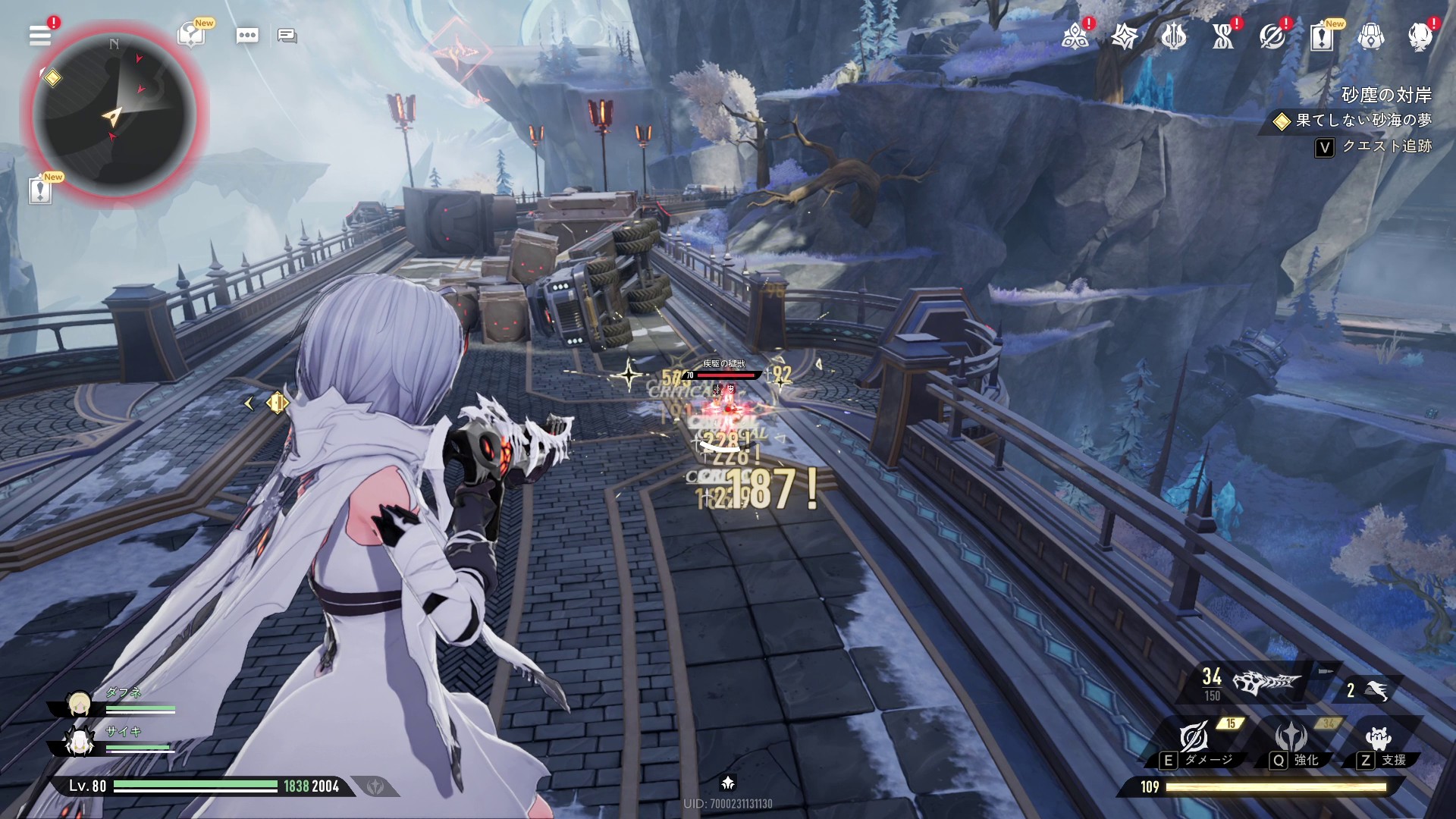The width and height of the screenshot is (1456, 819).
Task: Click the exclamation card icon below the minimap
Action: pyautogui.click(x=40, y=190)
